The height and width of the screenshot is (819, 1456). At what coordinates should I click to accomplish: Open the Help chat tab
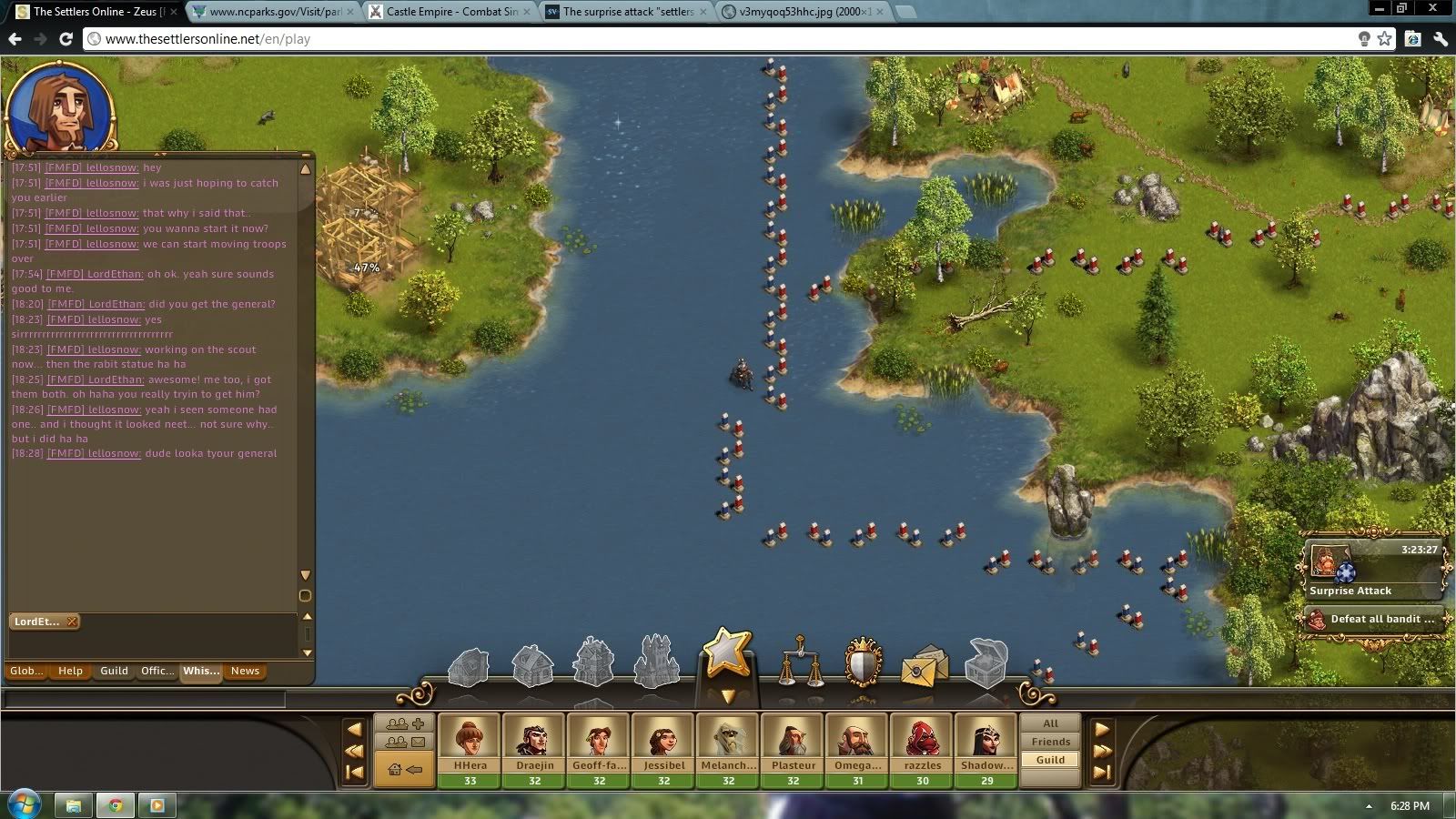(x=70, y=671)
